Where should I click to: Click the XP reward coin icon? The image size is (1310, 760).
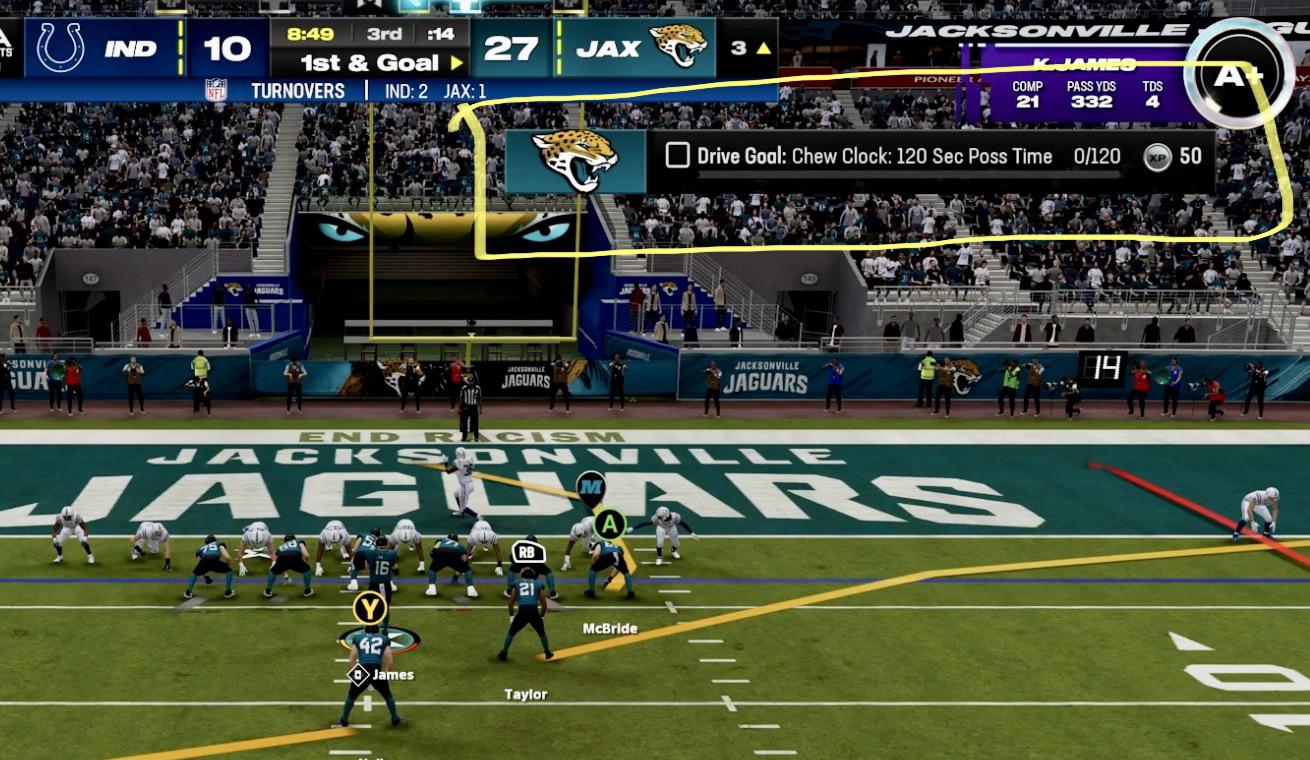coord(1157,157)
